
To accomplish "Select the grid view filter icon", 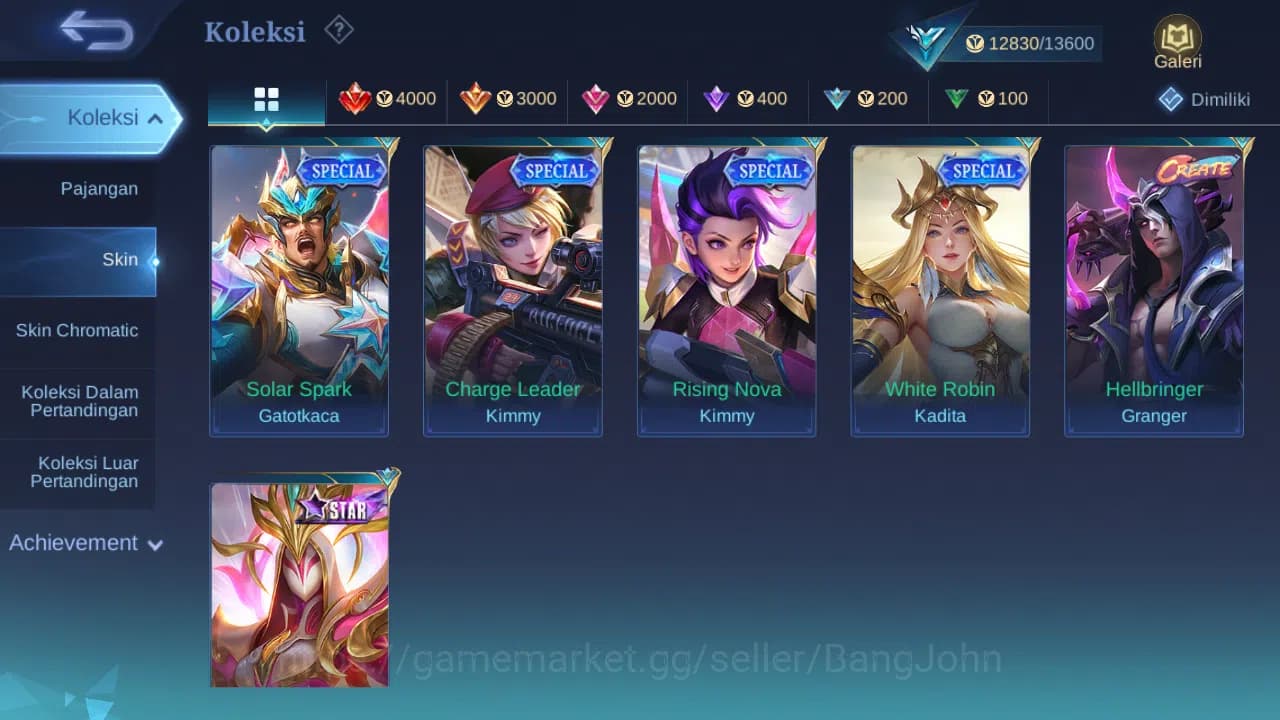I will [x=265, y=99].
